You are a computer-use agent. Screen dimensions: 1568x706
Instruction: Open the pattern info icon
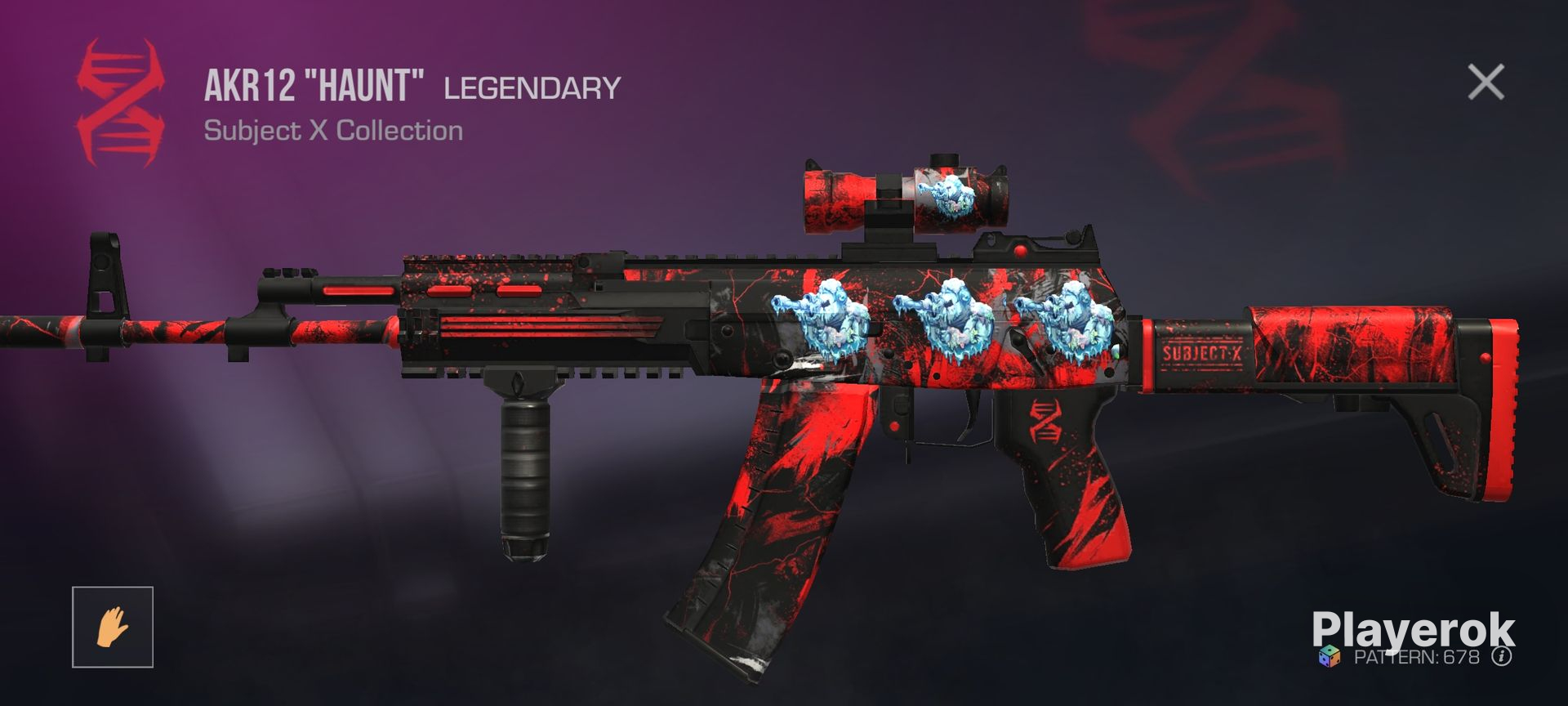click(1501, 657)
